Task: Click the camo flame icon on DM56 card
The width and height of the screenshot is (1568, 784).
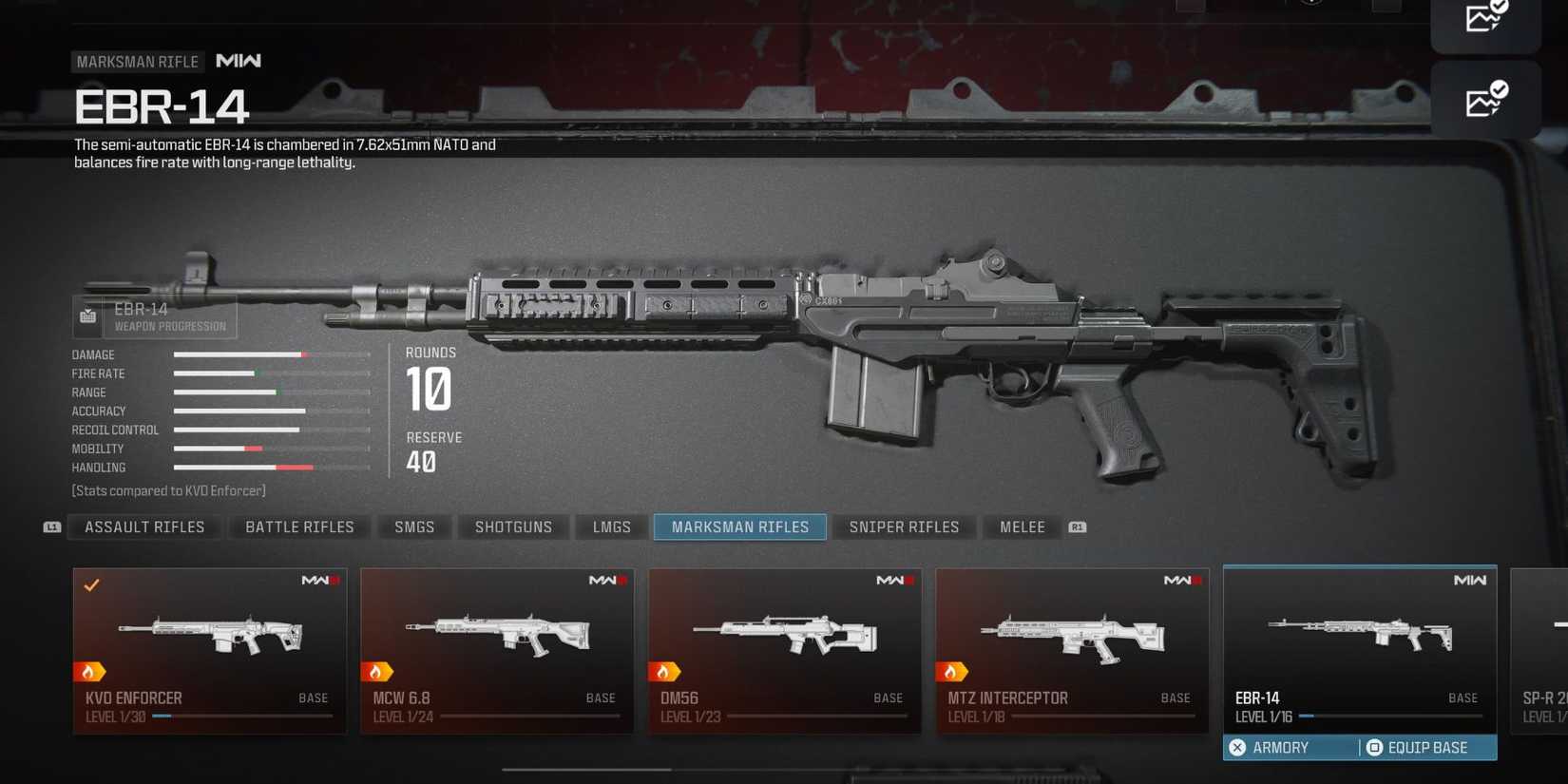Action: [x=666, y=671]
